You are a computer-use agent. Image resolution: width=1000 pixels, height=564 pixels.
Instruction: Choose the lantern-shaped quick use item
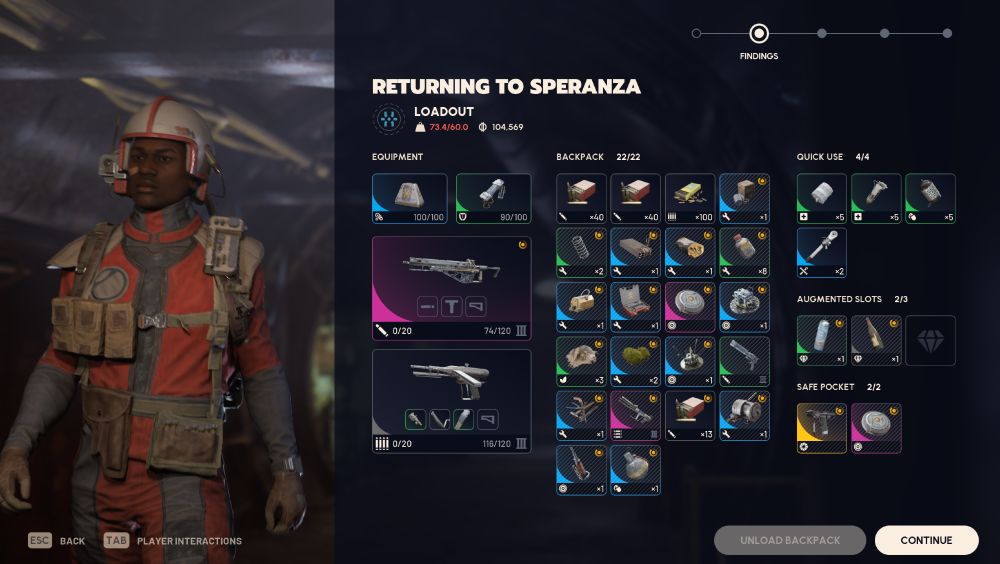[930, 198]
